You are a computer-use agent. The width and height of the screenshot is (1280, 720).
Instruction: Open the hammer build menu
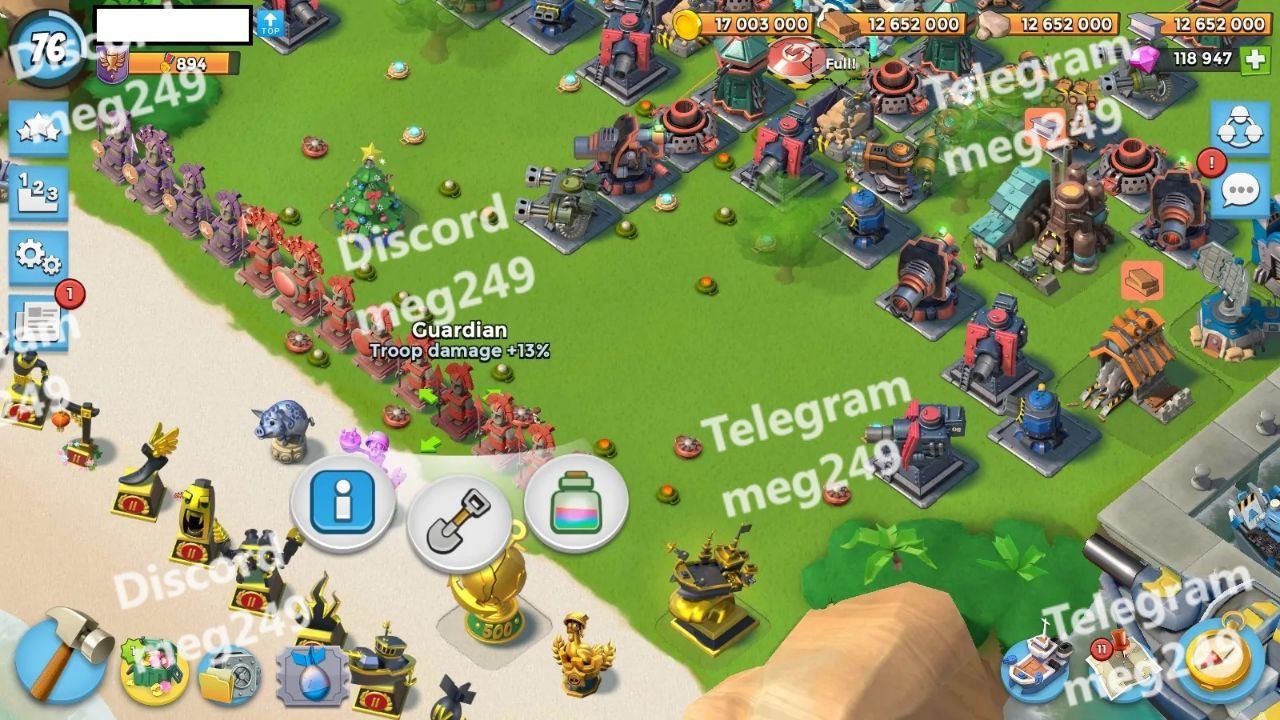(x=62, y=655)
